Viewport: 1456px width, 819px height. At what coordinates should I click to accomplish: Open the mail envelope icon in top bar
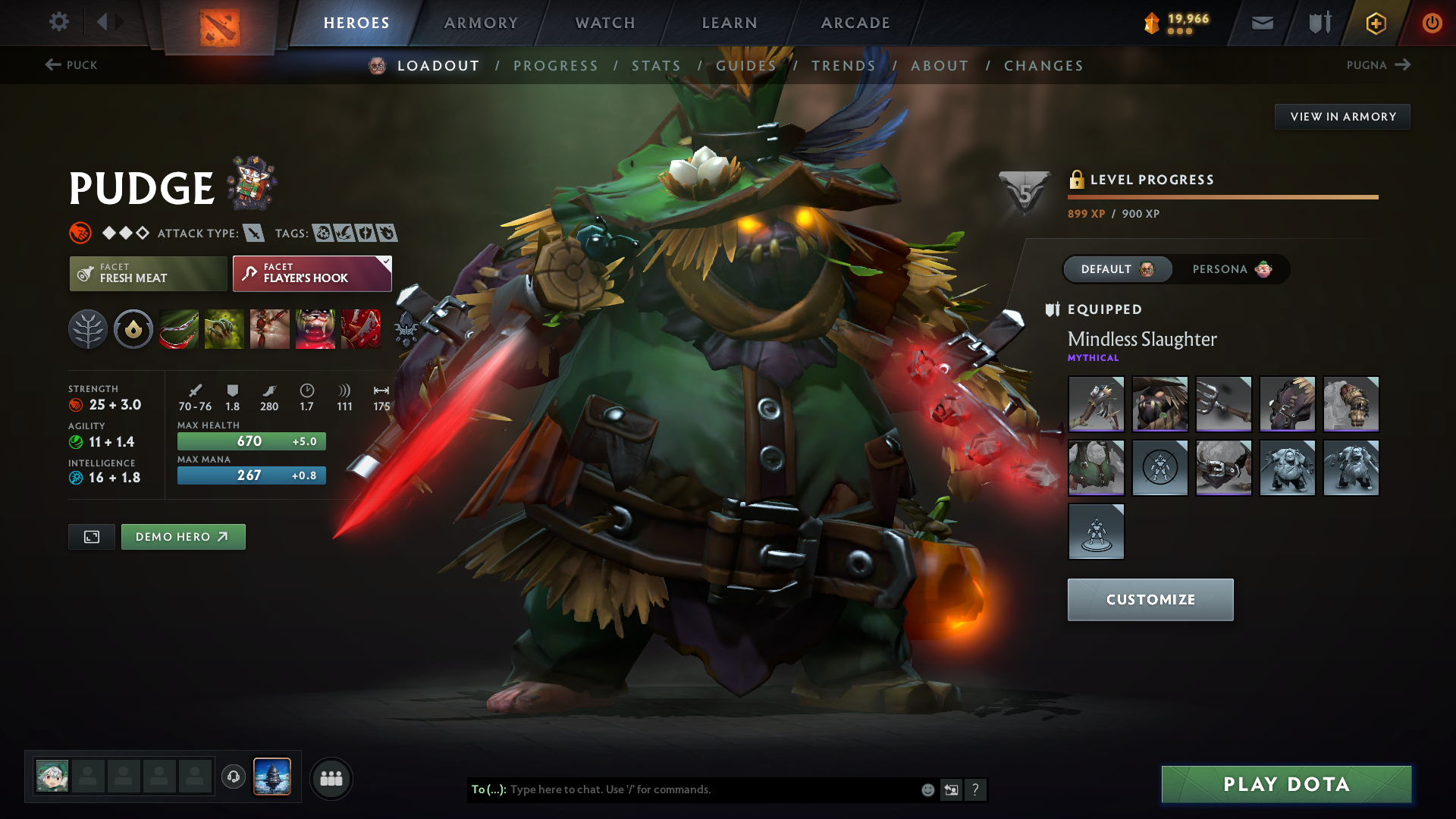point(1261,23)
